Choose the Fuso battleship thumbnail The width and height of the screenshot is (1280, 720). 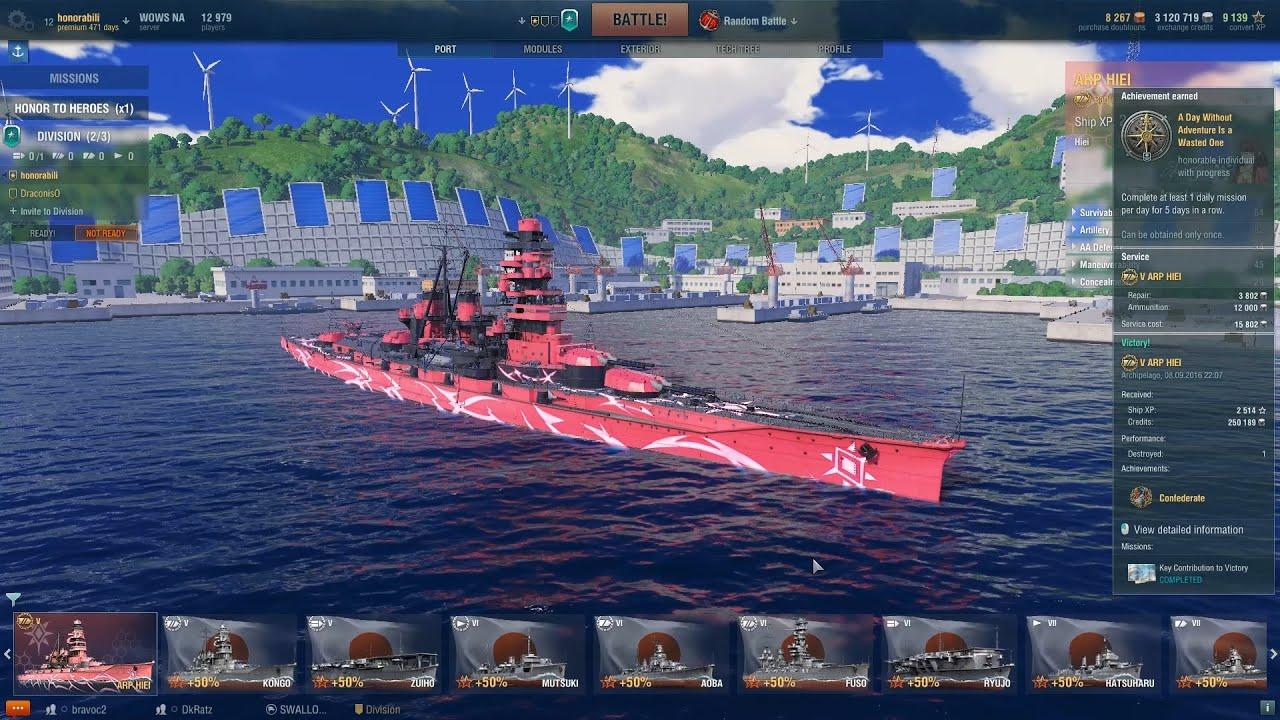pyautogui.click(x=806, y=651)
